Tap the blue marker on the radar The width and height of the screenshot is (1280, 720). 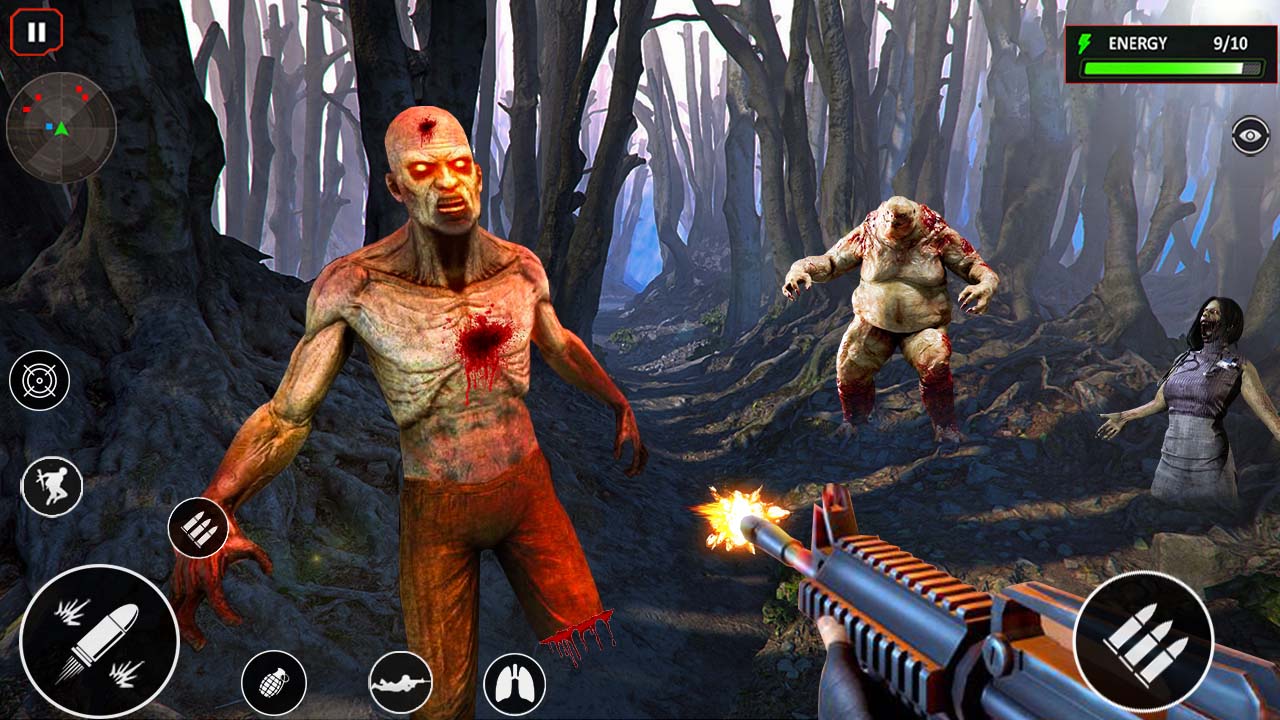49,126
